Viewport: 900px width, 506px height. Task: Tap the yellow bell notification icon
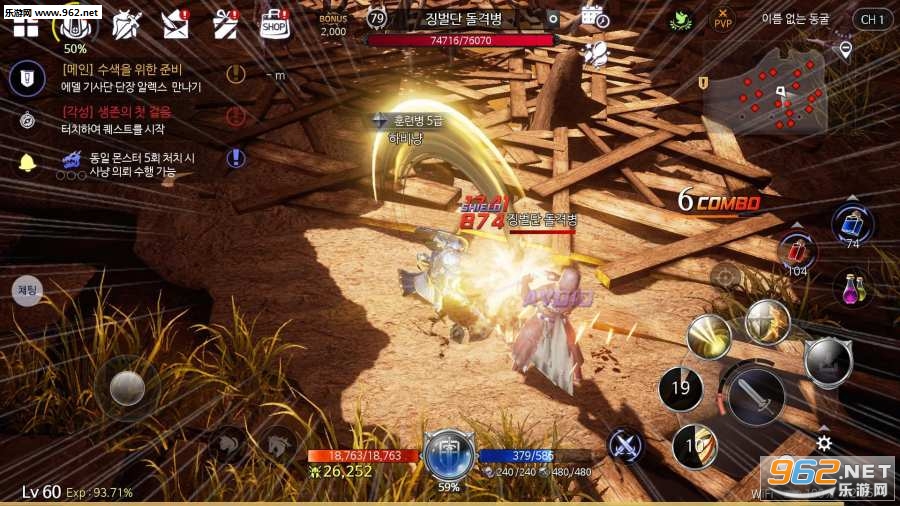[27, 161]
